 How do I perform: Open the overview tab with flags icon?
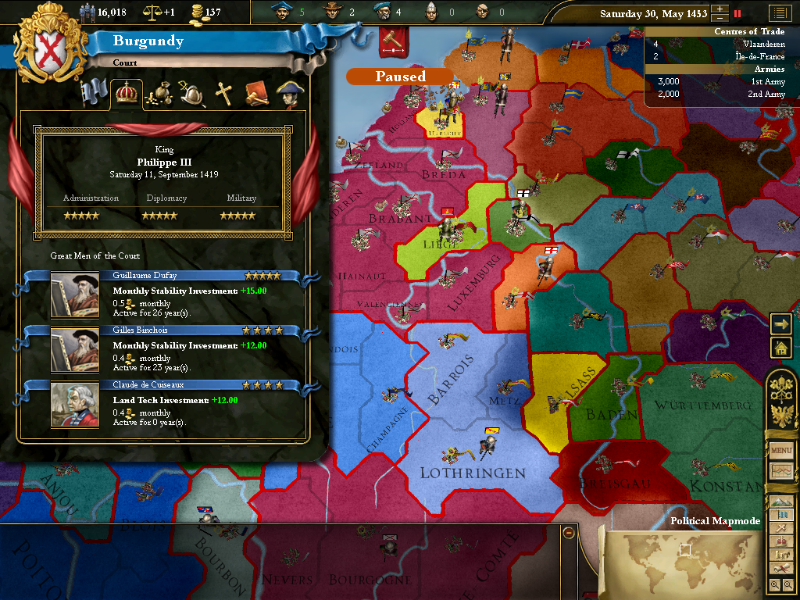(95, 94)
